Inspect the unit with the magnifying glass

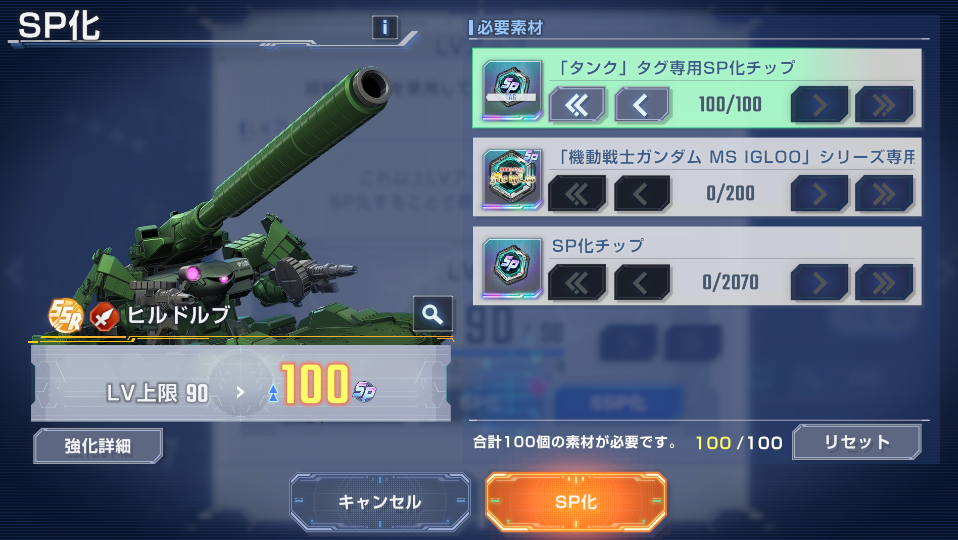pyautogui.click(x=432, y=314)
